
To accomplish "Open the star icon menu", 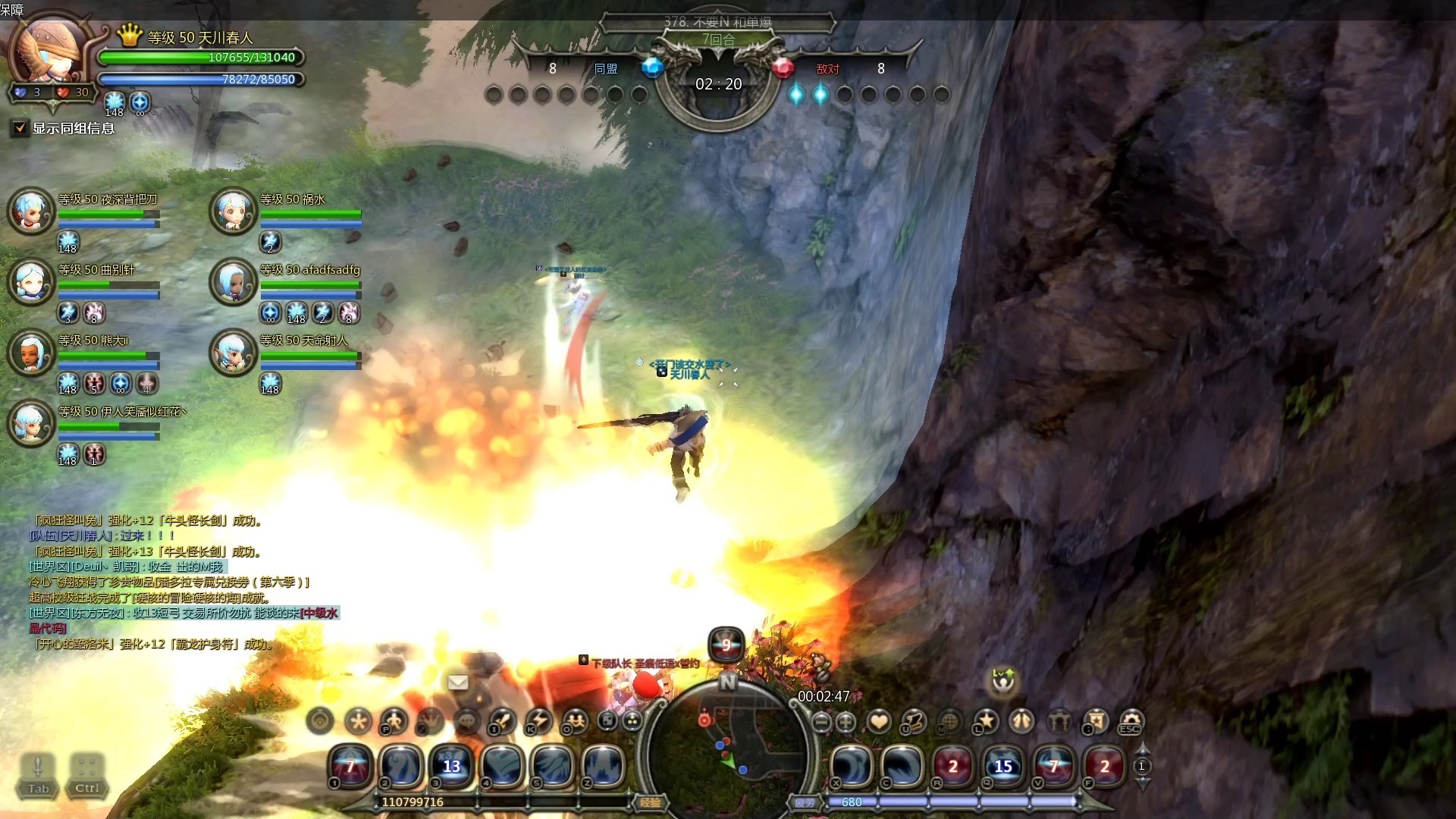I will coord(986,721).
